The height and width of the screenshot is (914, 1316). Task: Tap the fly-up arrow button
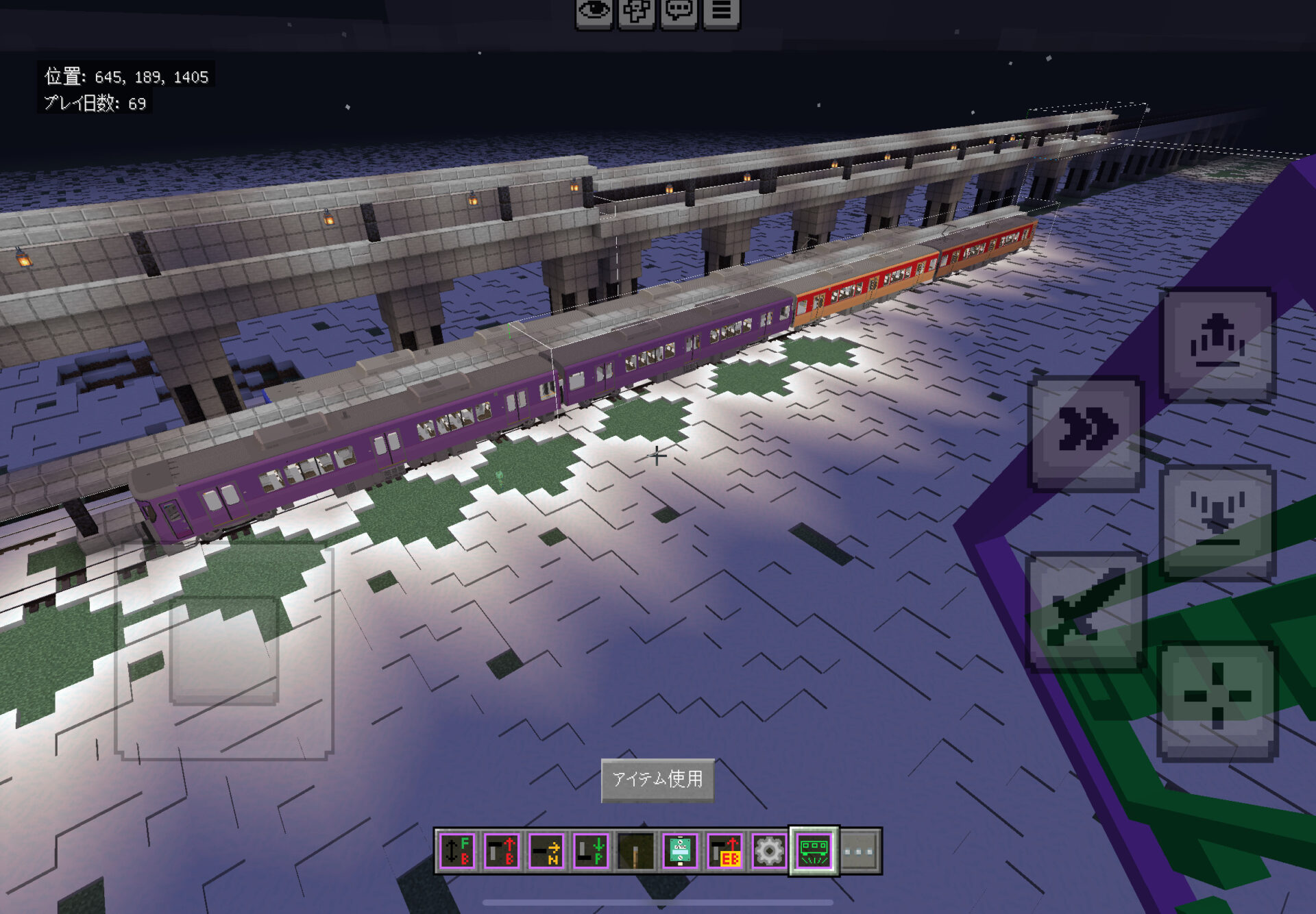[x=1217, y=345]
